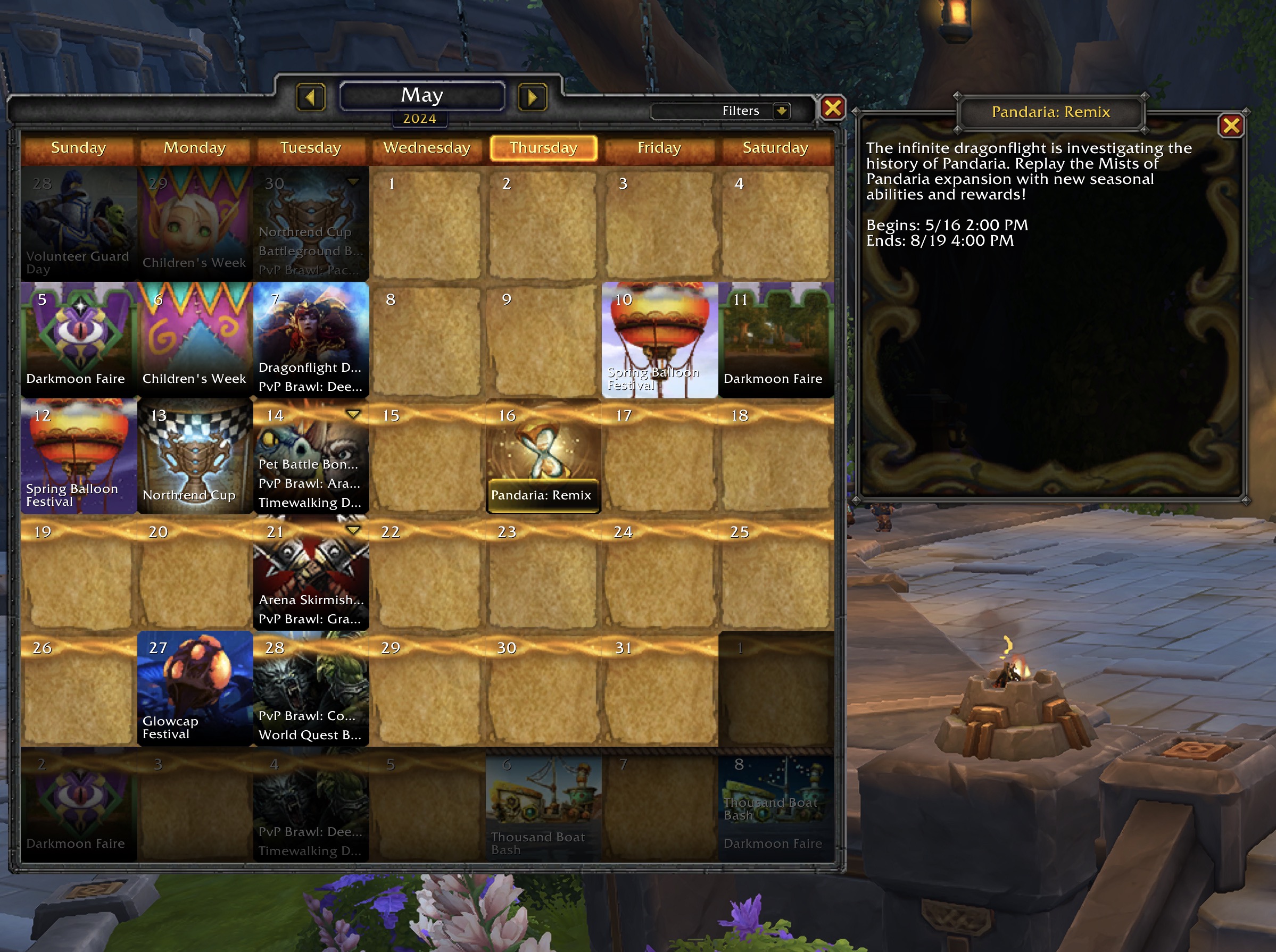Select the May 14 Pet Battle Bonus day
Screen dimensions: 1276x952
coord(309,464)
